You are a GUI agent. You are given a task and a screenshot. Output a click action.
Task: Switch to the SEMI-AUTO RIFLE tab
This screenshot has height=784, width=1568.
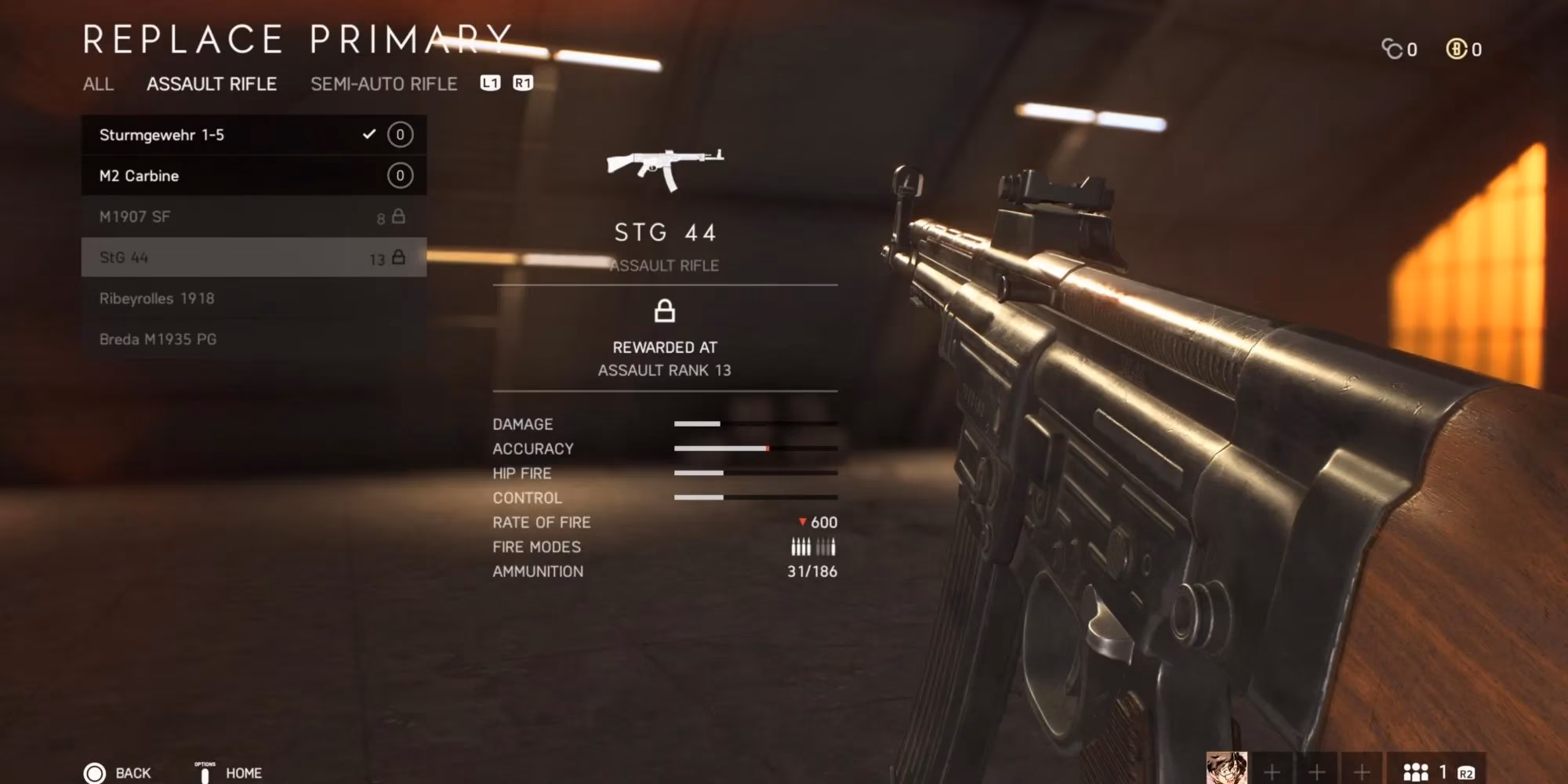coord(383,84)
